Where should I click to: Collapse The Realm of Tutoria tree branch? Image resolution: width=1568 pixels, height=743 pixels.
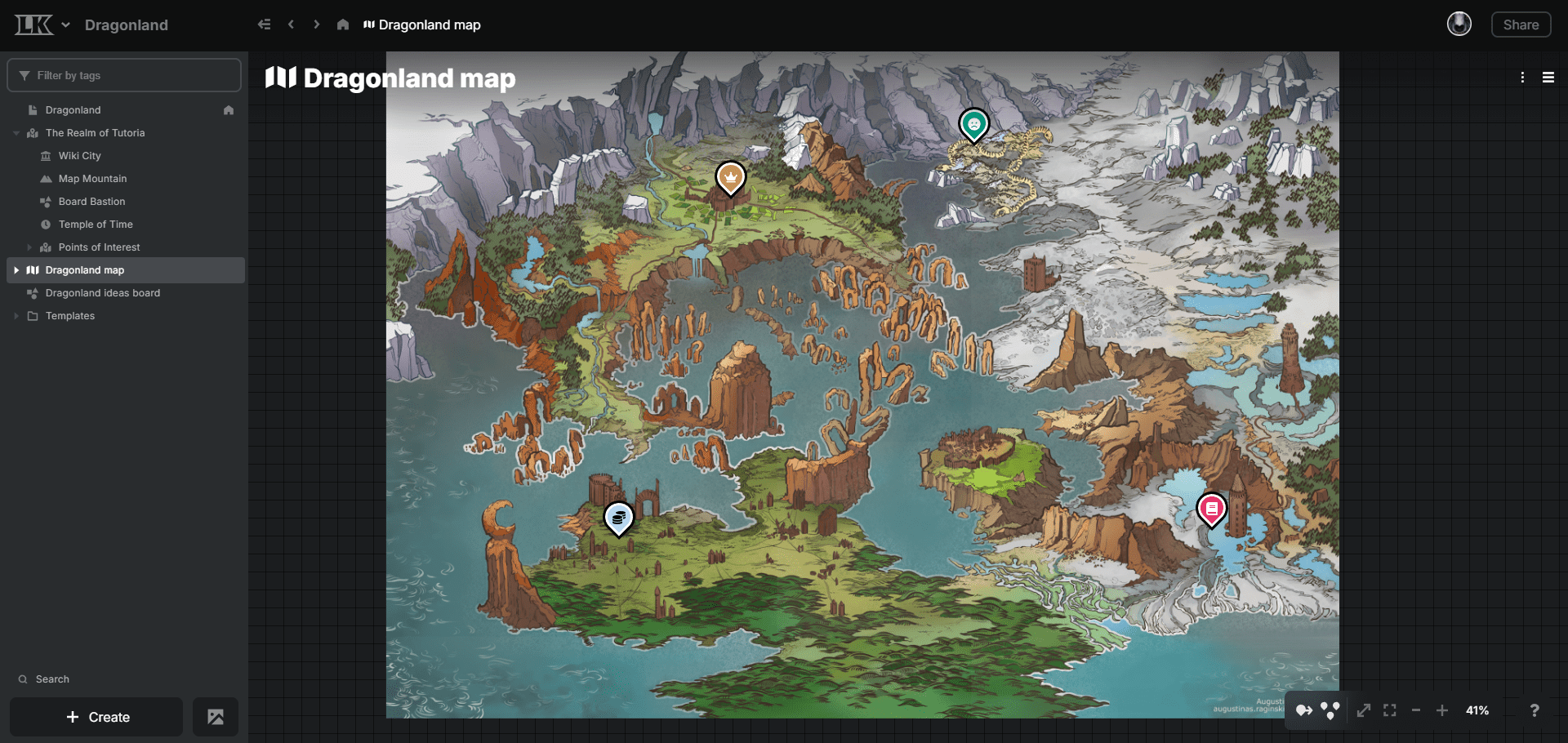(x=16, y=132)
